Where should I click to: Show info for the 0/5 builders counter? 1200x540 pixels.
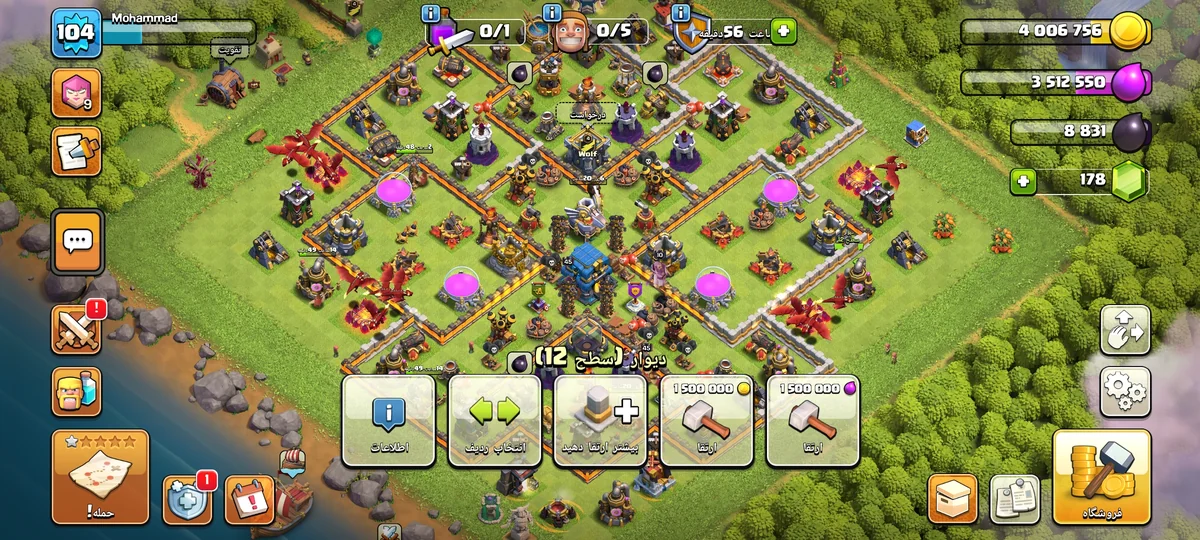[552, 13]
